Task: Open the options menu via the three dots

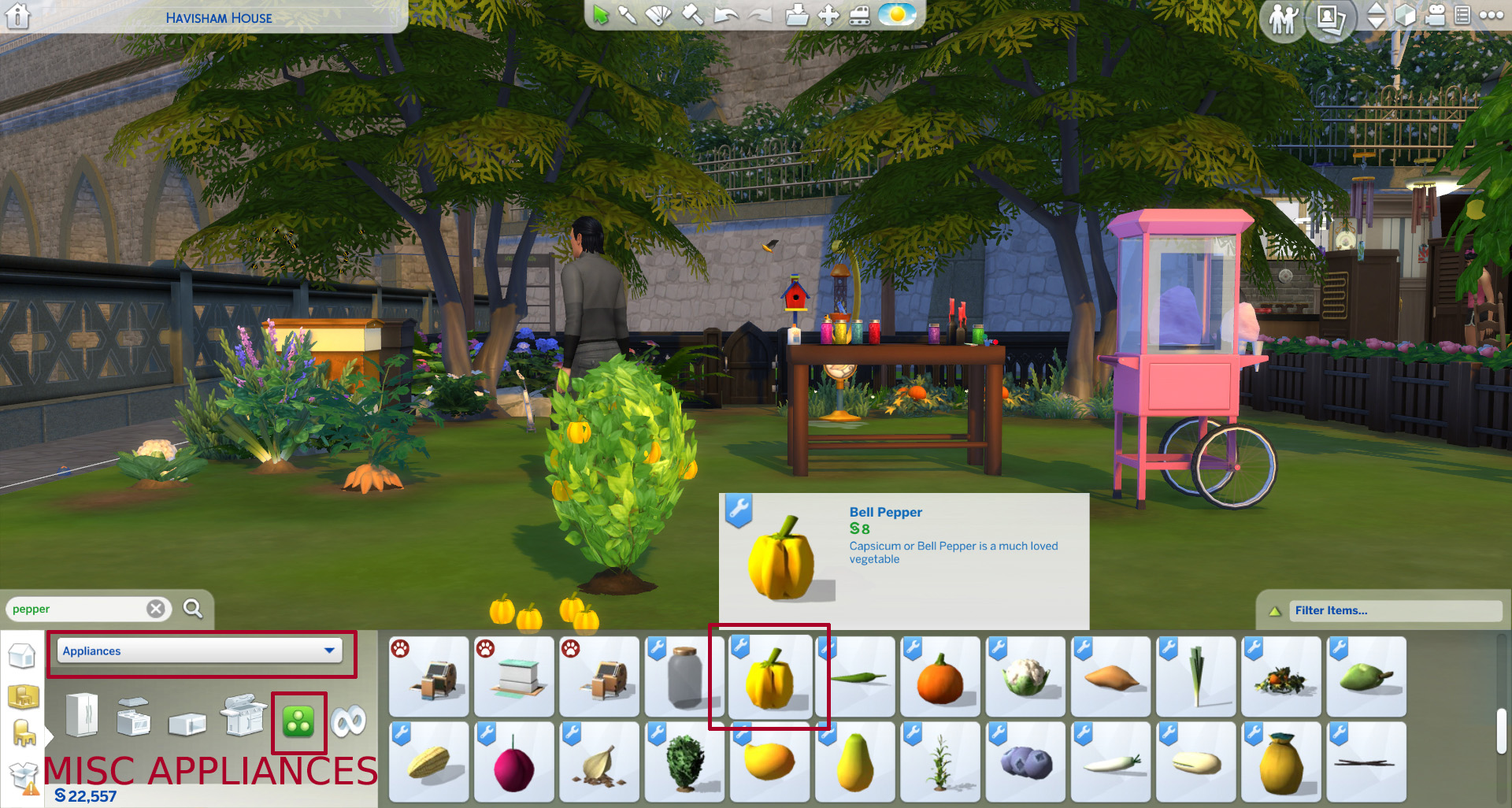Action: pos(1491,16)
